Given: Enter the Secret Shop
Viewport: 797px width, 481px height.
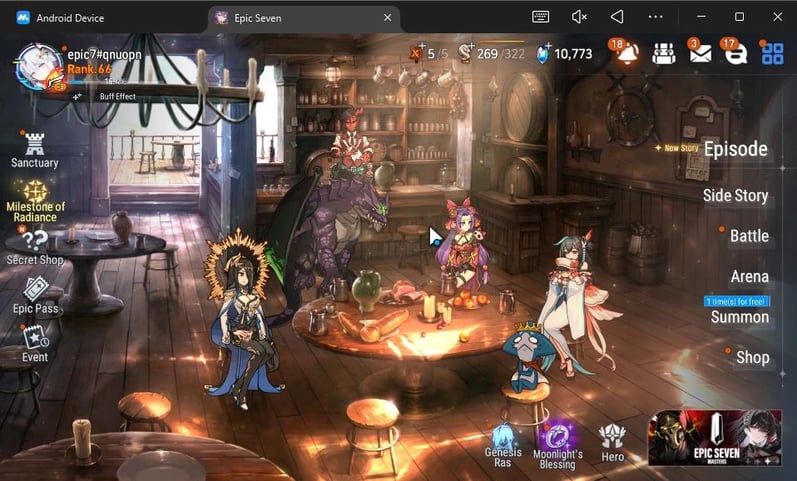Looking at the screenshot, I should pyautogui.click(x=35, y=245).
